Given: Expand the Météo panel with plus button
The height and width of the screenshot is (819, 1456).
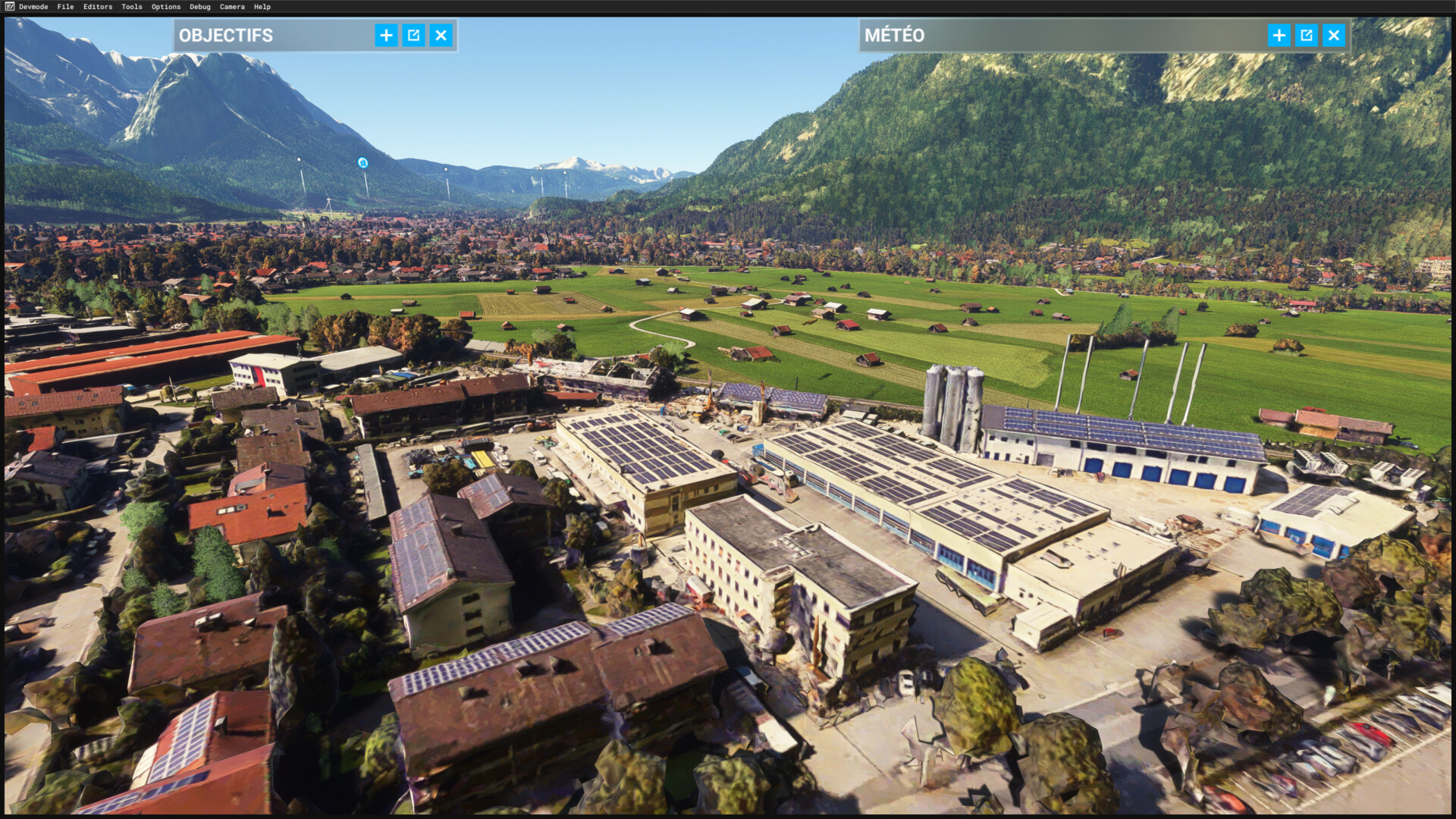Looking at the screenshot, I should [x=1279, y=35].
